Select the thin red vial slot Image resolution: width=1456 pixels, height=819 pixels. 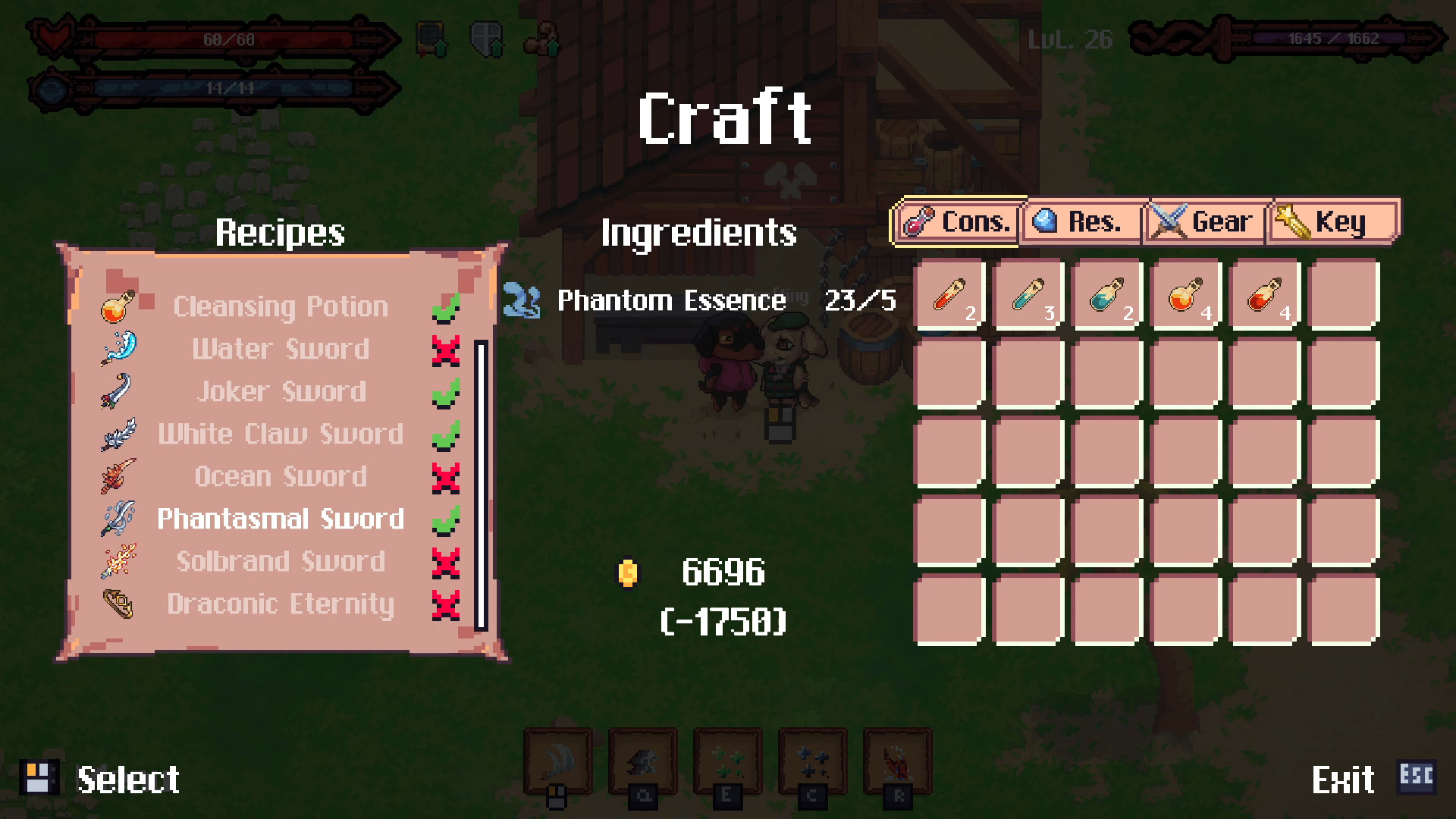(949, 295)
